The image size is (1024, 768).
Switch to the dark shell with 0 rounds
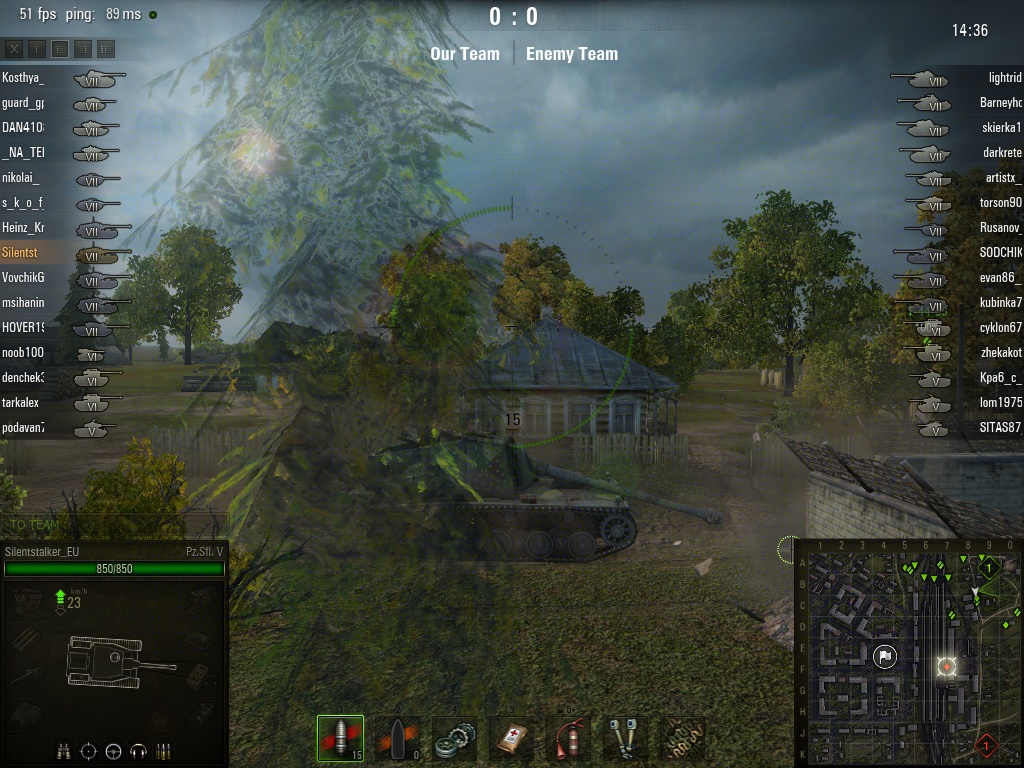pos(397,739)
